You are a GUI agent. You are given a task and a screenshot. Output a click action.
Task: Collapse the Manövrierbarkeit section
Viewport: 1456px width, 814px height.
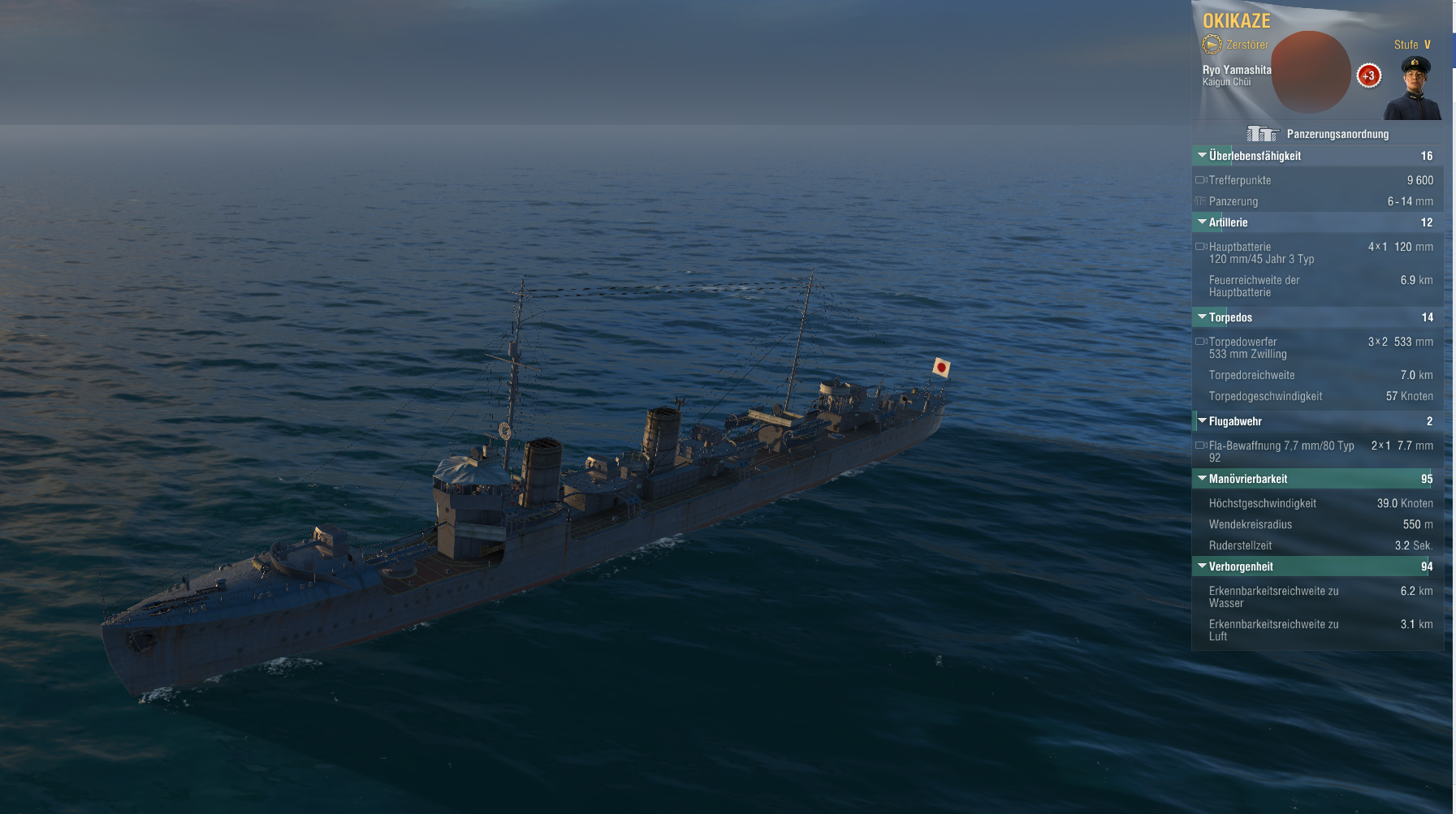tap(1203, 478)
